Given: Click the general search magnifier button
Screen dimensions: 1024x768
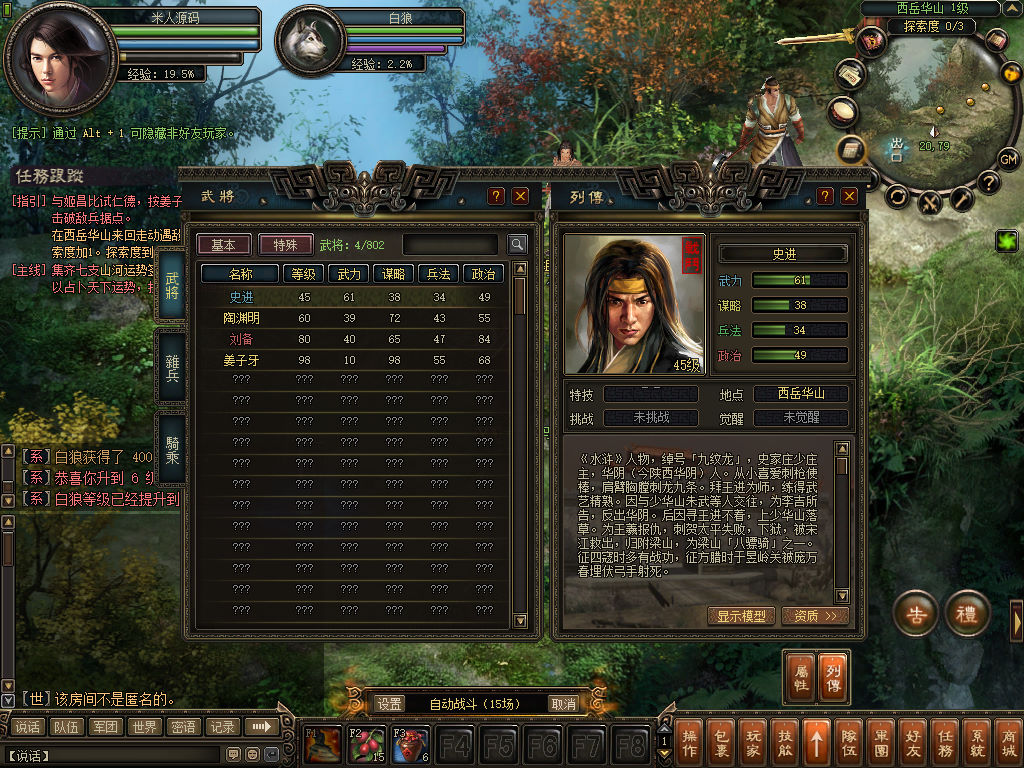Looking at the screenshot, I should (517, 244).
